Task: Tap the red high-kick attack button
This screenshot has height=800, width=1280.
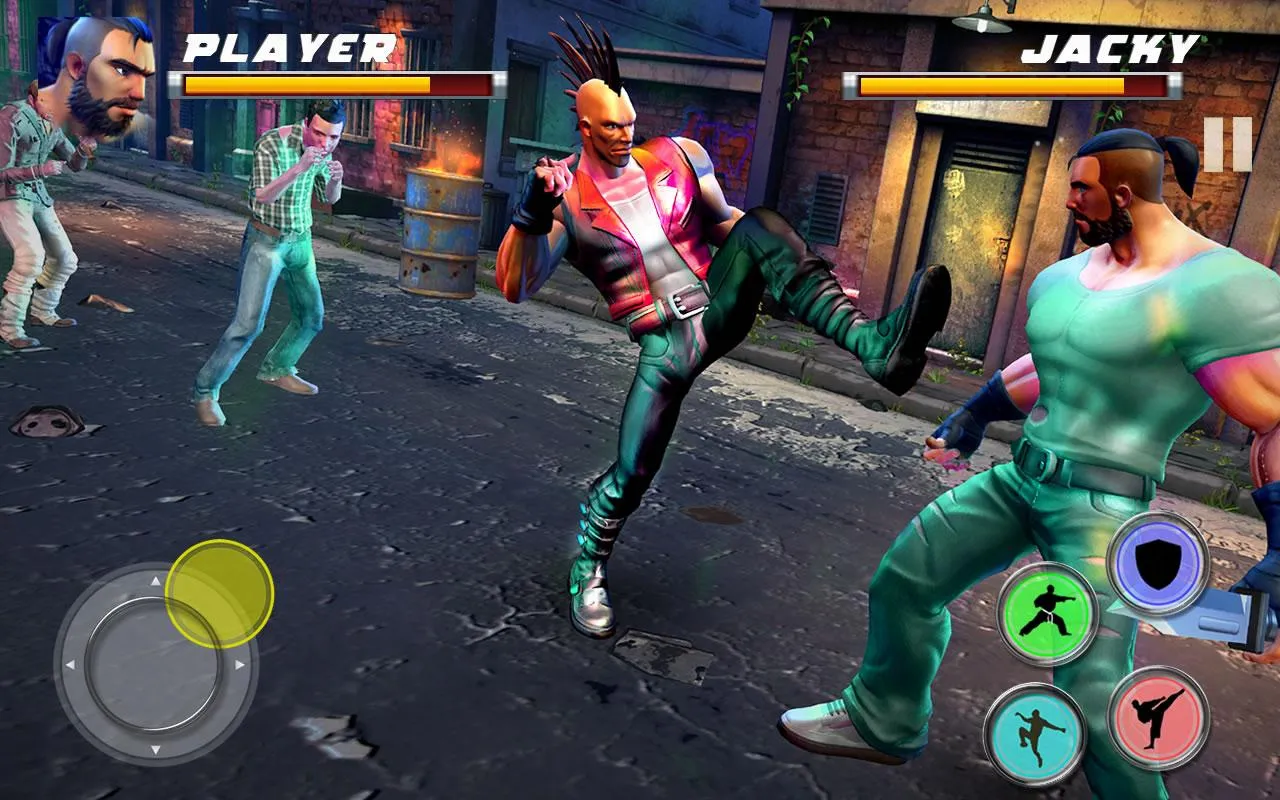Action: click(1157, 718)
